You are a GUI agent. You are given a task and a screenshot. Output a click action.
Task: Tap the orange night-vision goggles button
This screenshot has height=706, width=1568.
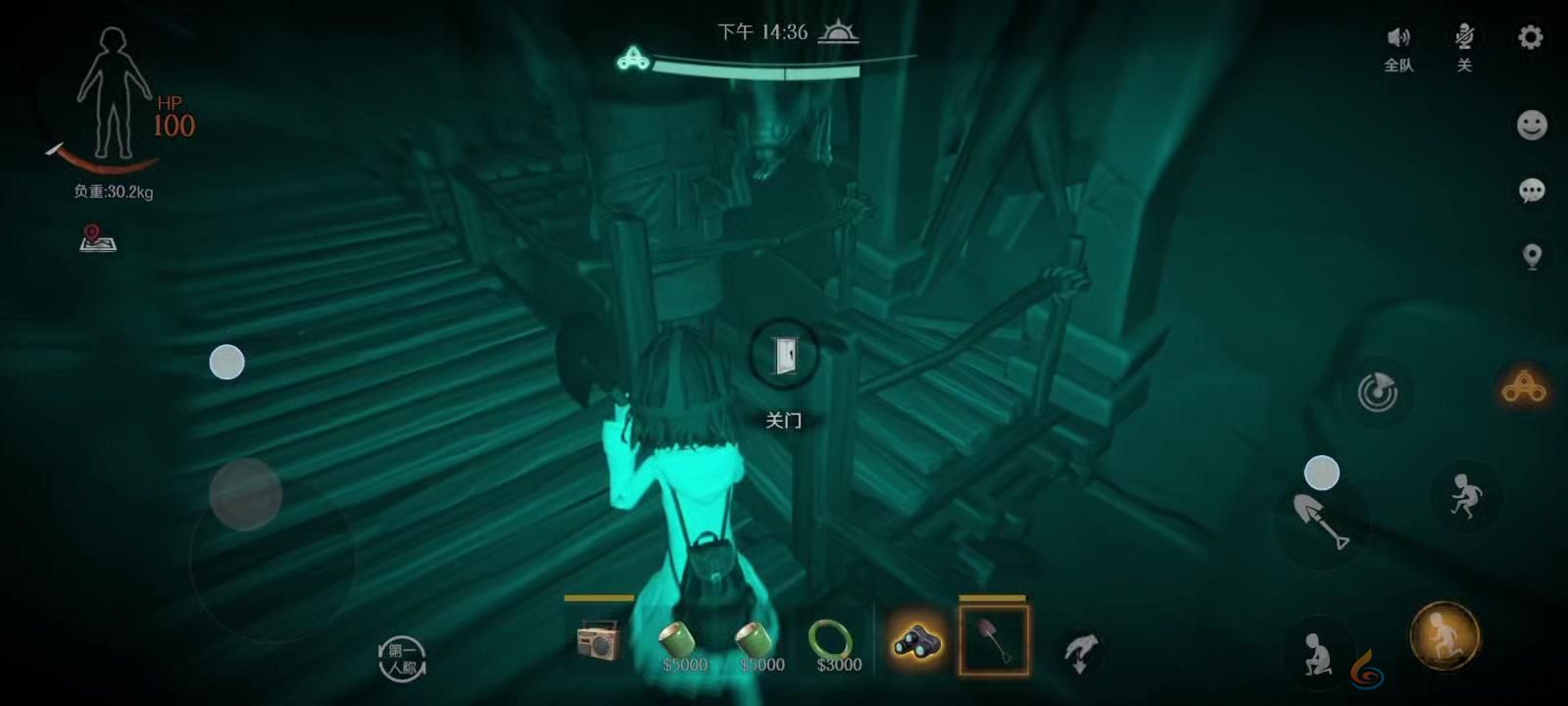1524,388
